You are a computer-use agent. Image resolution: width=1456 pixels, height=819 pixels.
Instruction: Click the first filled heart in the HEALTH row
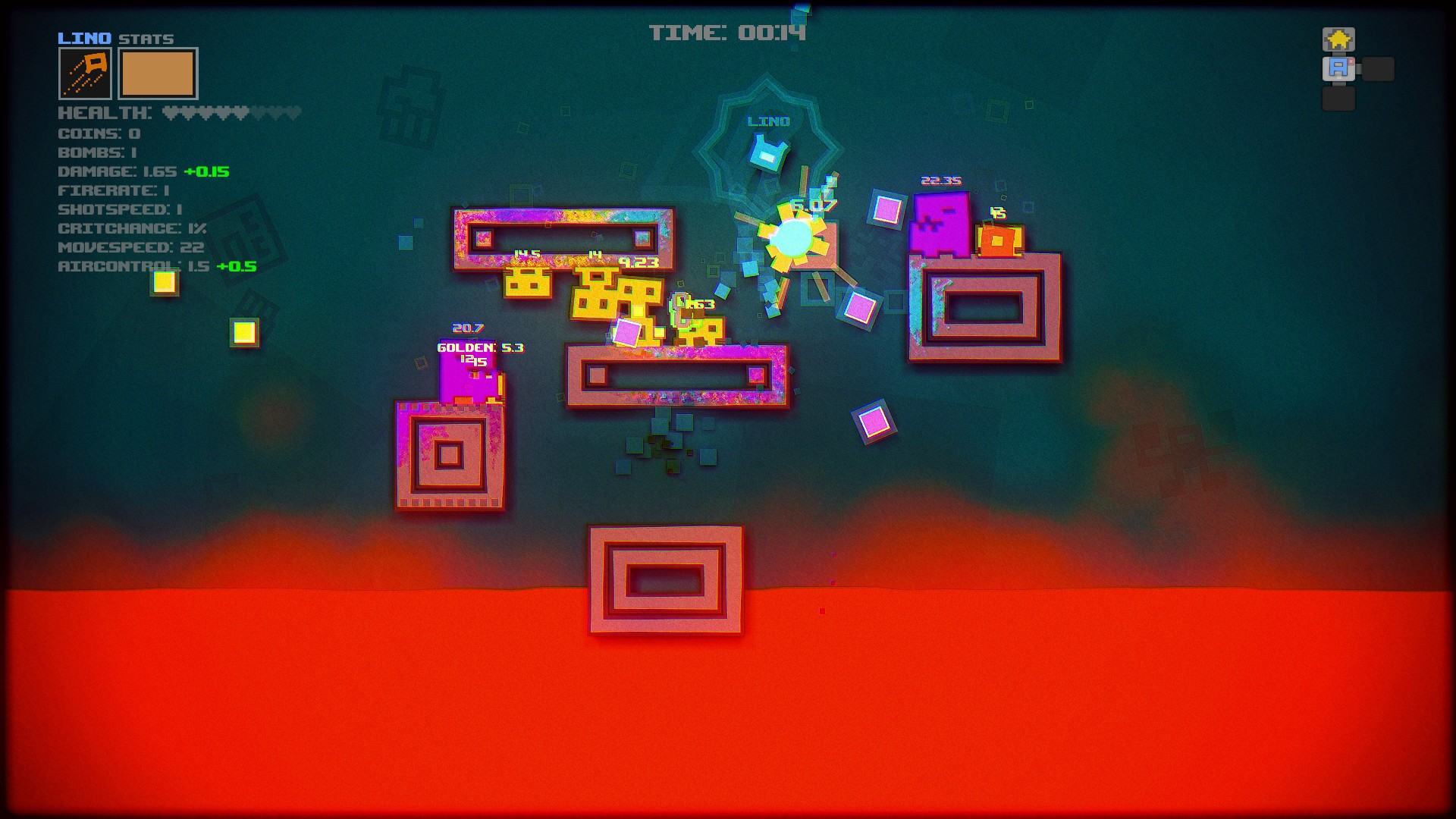click(x=171, y=111)
